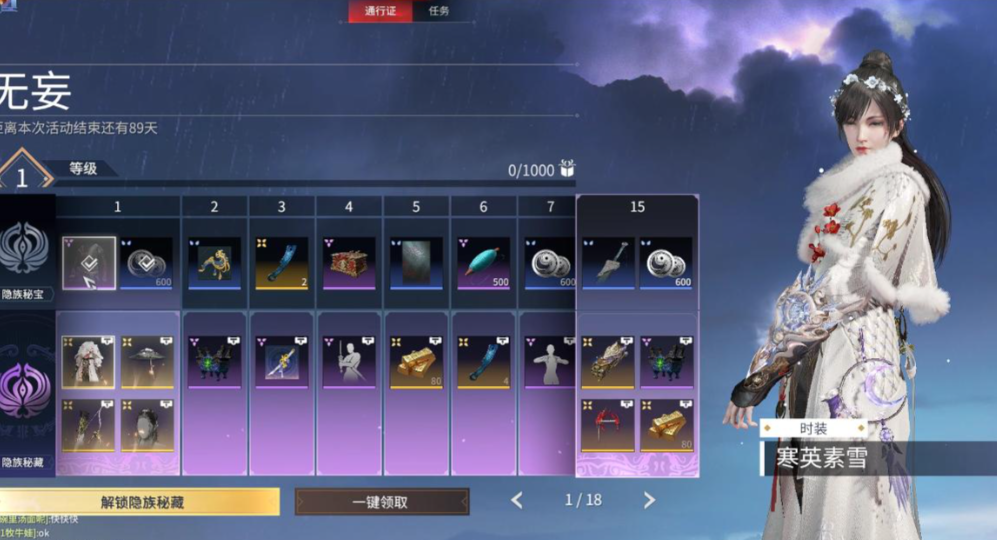Select the grey fabric reward at level 5
The image size is (997, 540).
(x=416, y=263)
